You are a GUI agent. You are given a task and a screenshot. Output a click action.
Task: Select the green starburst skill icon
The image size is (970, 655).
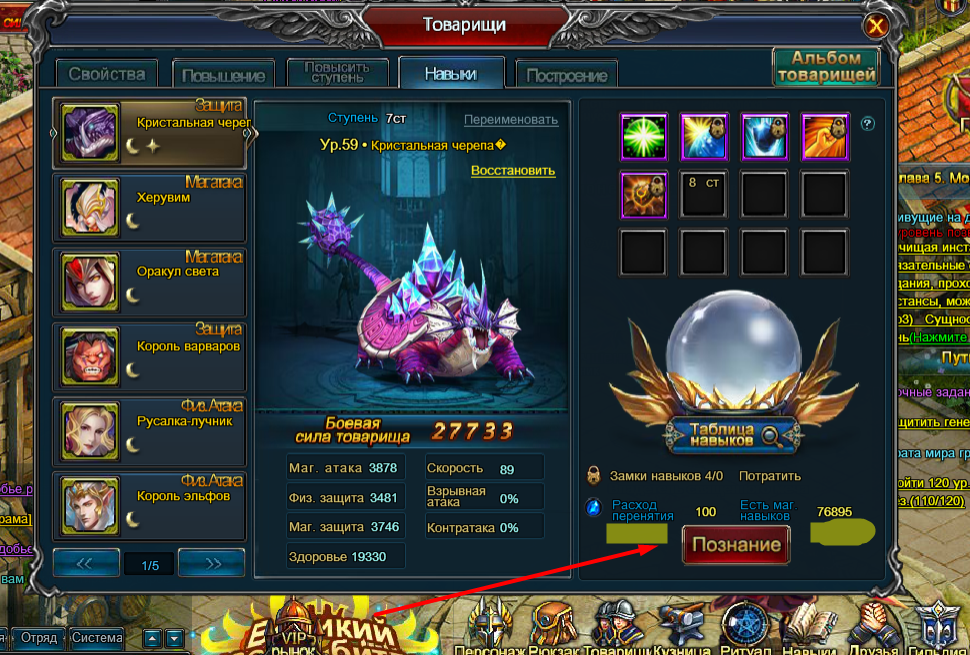coord(645,137)
